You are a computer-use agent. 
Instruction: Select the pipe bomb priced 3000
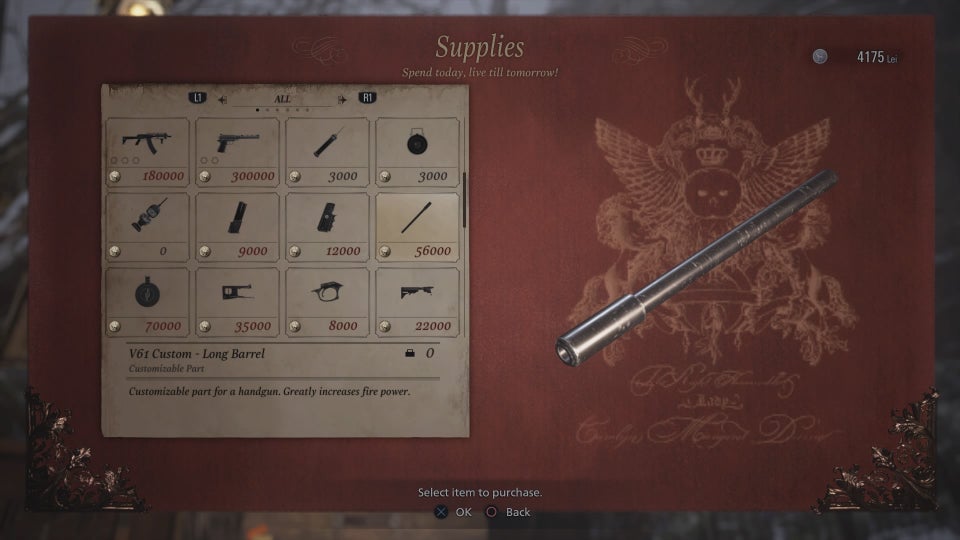tap(327, 151)
